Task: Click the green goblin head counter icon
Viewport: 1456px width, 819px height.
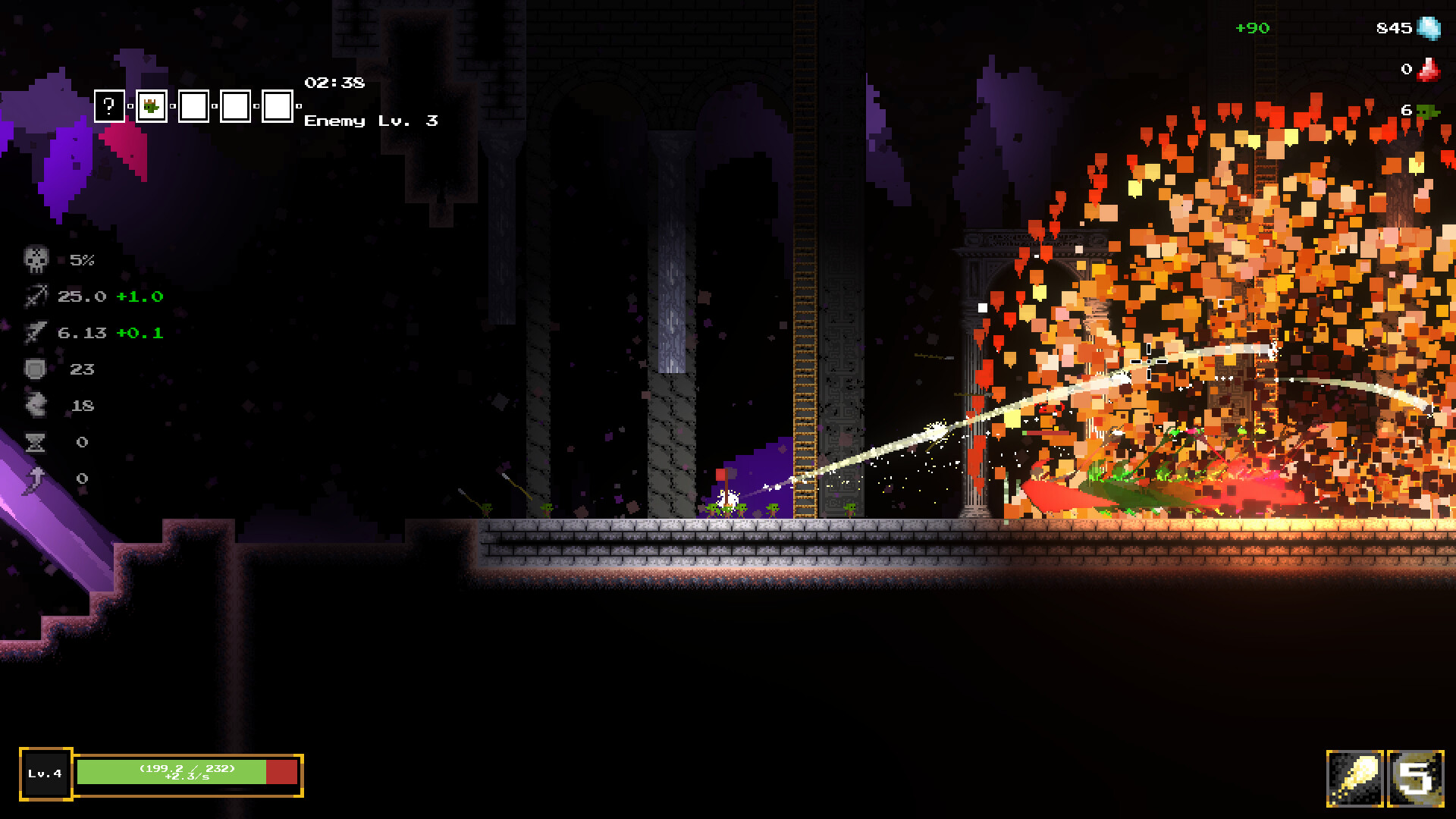Action: (1429, 111)
